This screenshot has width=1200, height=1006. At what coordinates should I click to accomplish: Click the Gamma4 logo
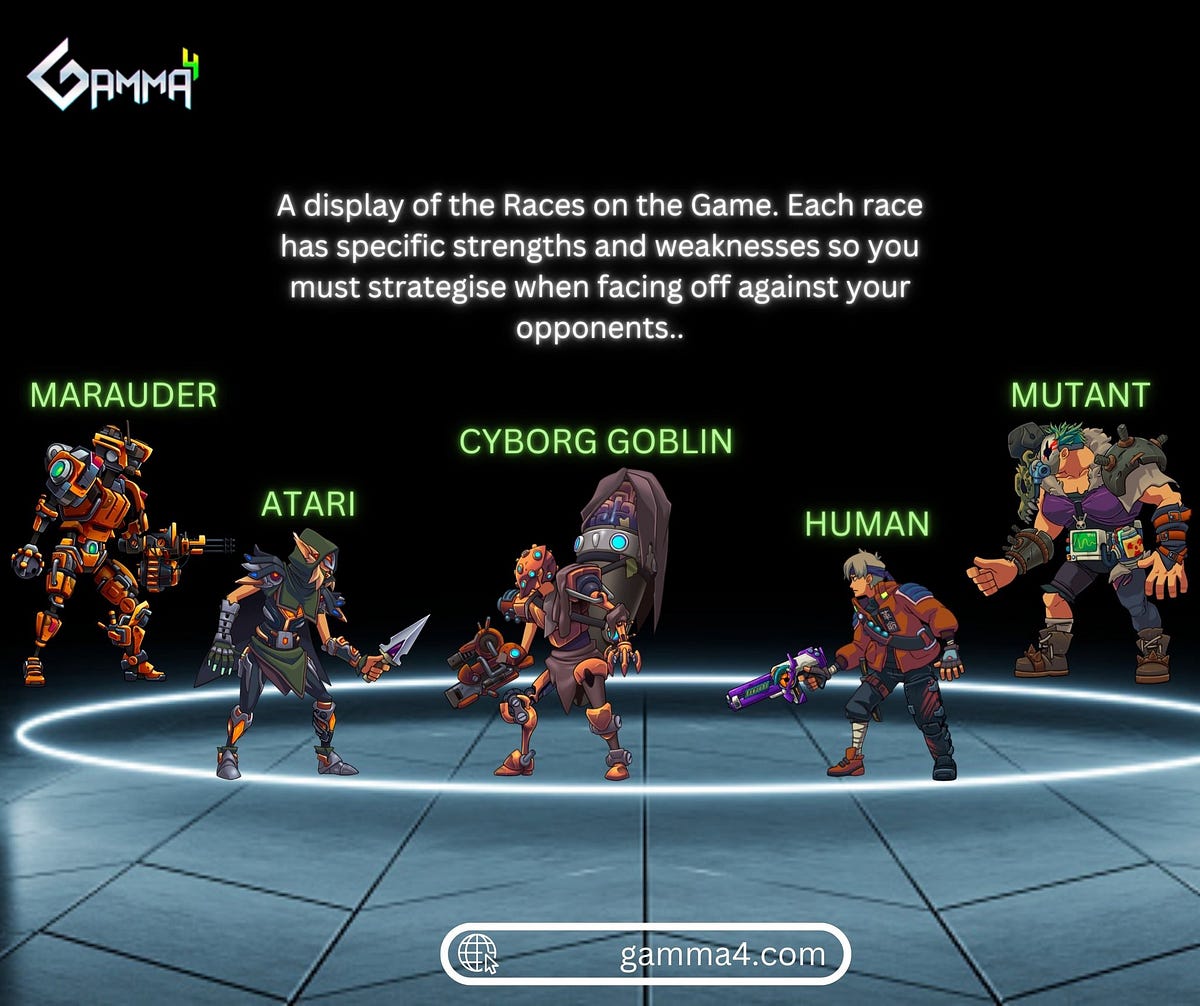[113, 75]
